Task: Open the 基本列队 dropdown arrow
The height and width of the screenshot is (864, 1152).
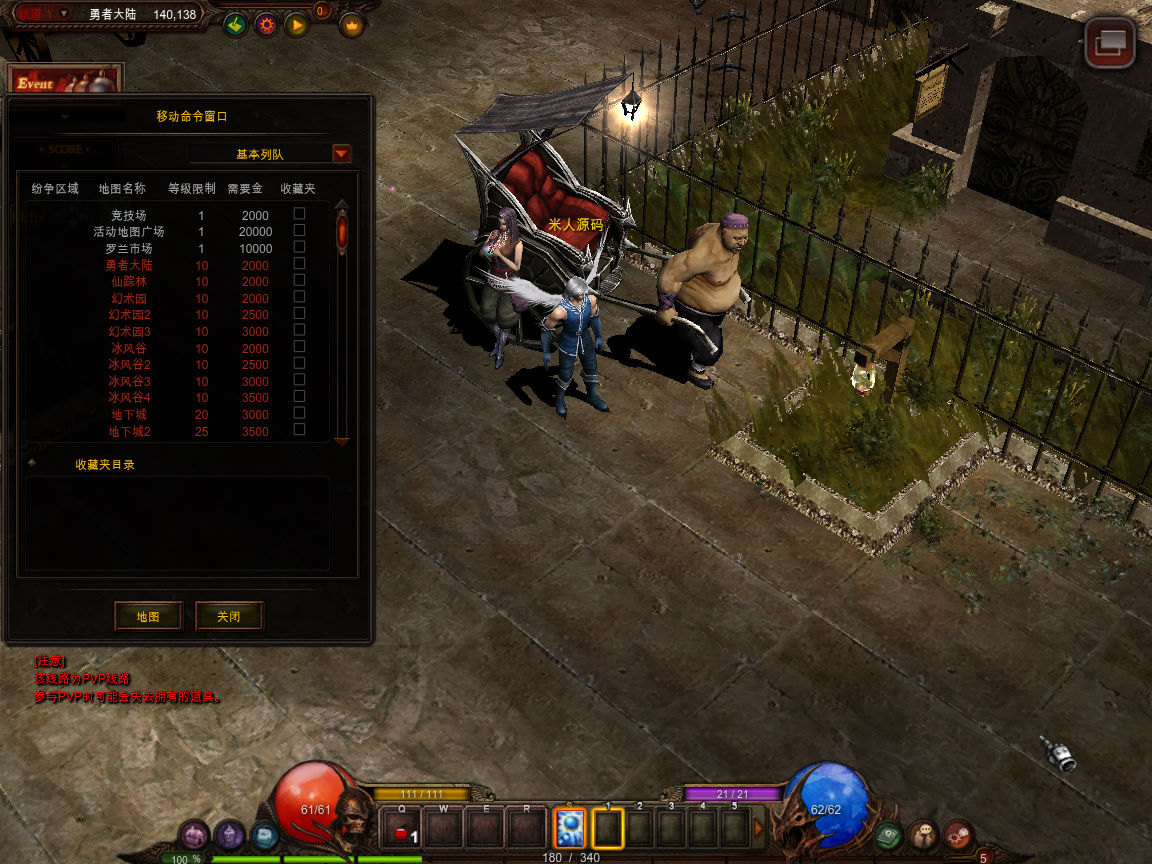Action: [342, 154]
